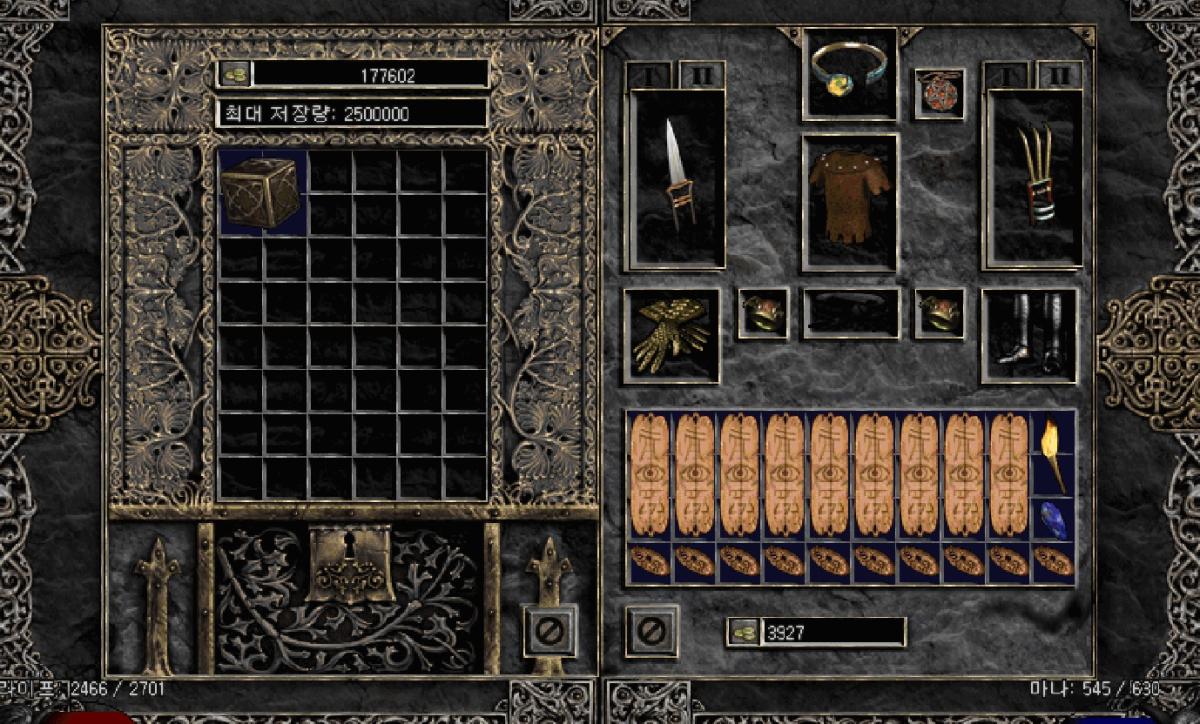Switch to weapon set II above dagger
The width and height of the screenshot is (1200, 724).
[x=702, y=75]
